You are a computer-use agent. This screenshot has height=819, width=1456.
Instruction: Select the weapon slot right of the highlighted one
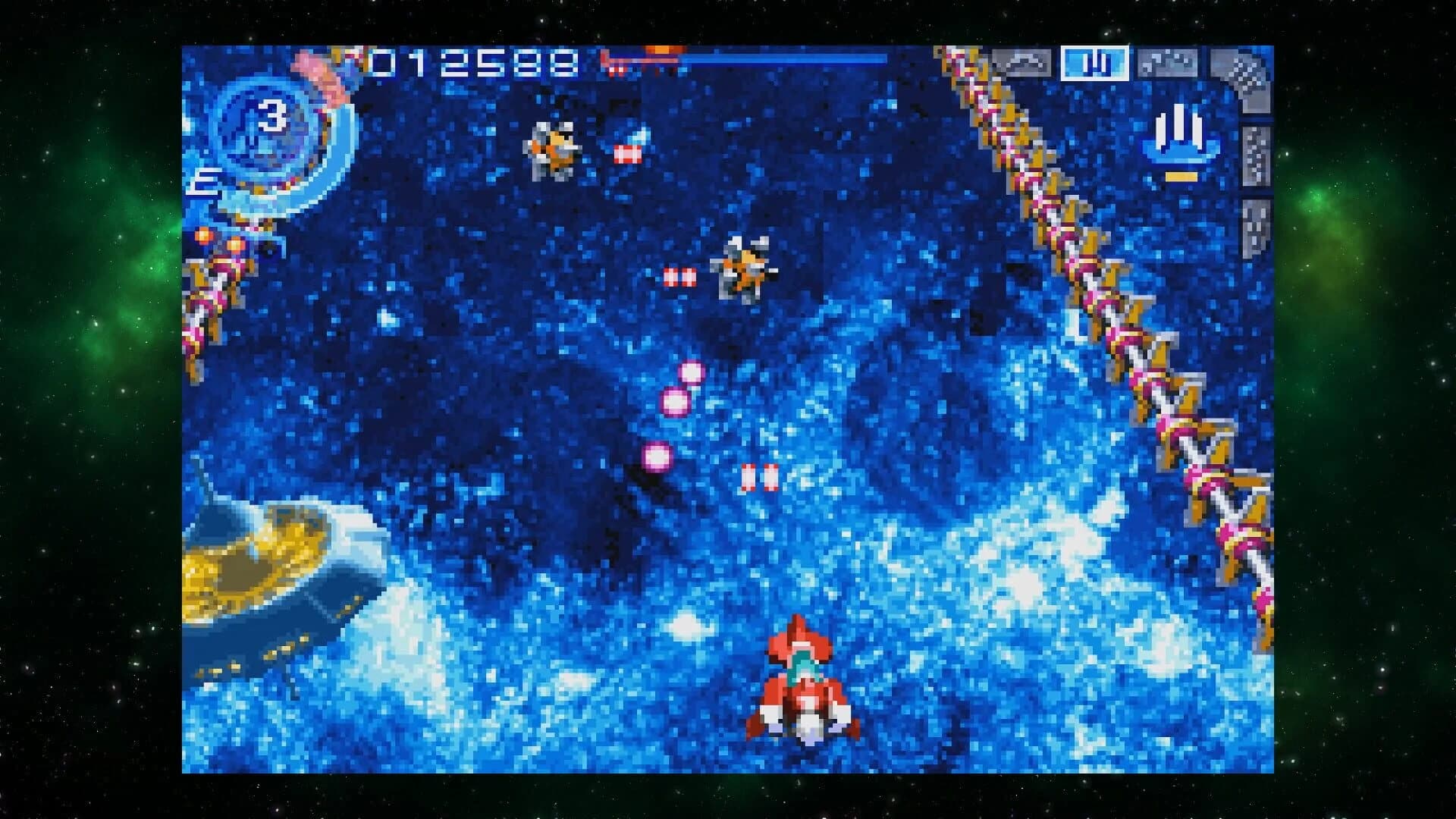1167,61
